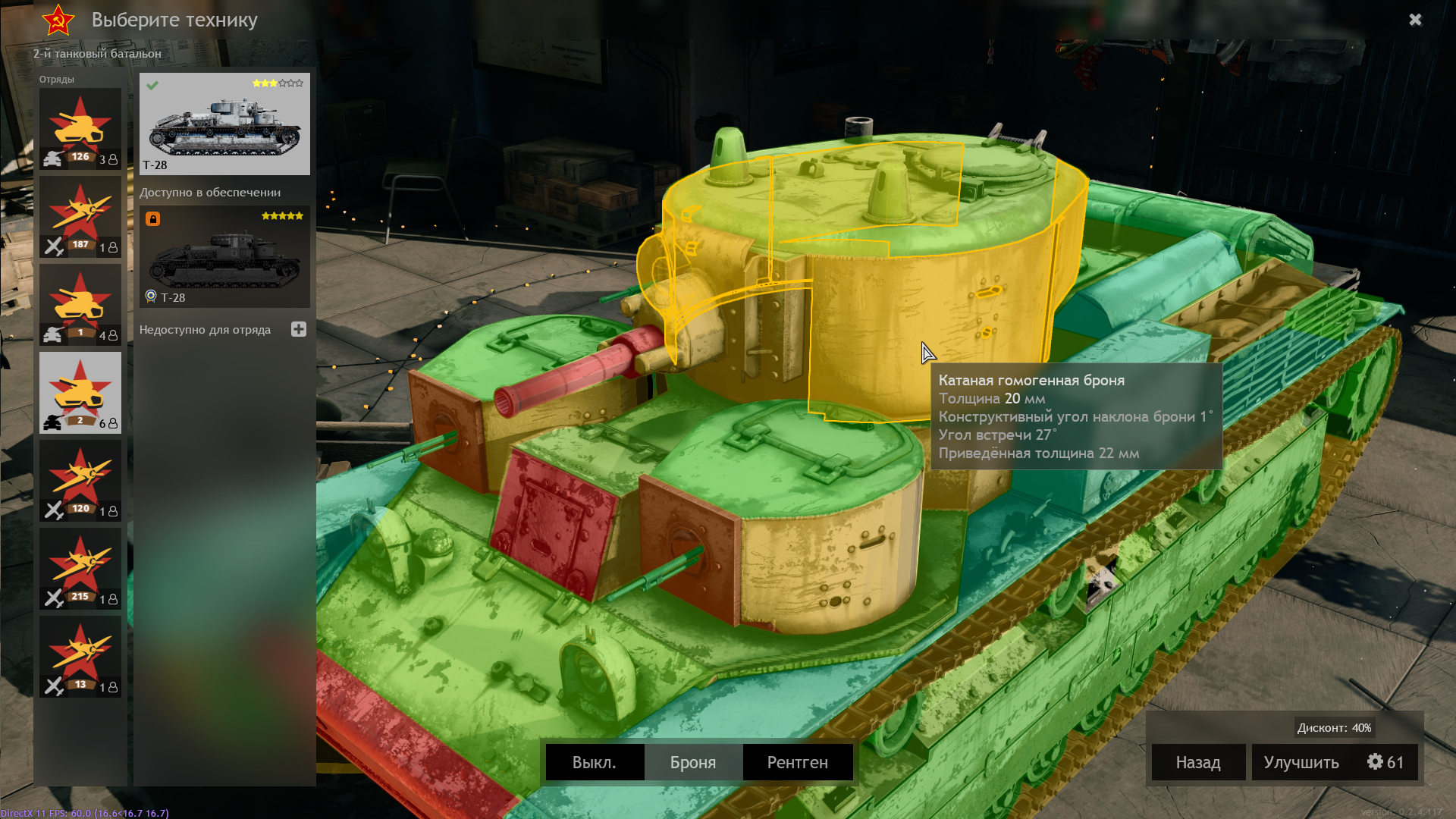Open the aircraft squad numbered 187
The image size is (1456, 819).
coord(80,217)
